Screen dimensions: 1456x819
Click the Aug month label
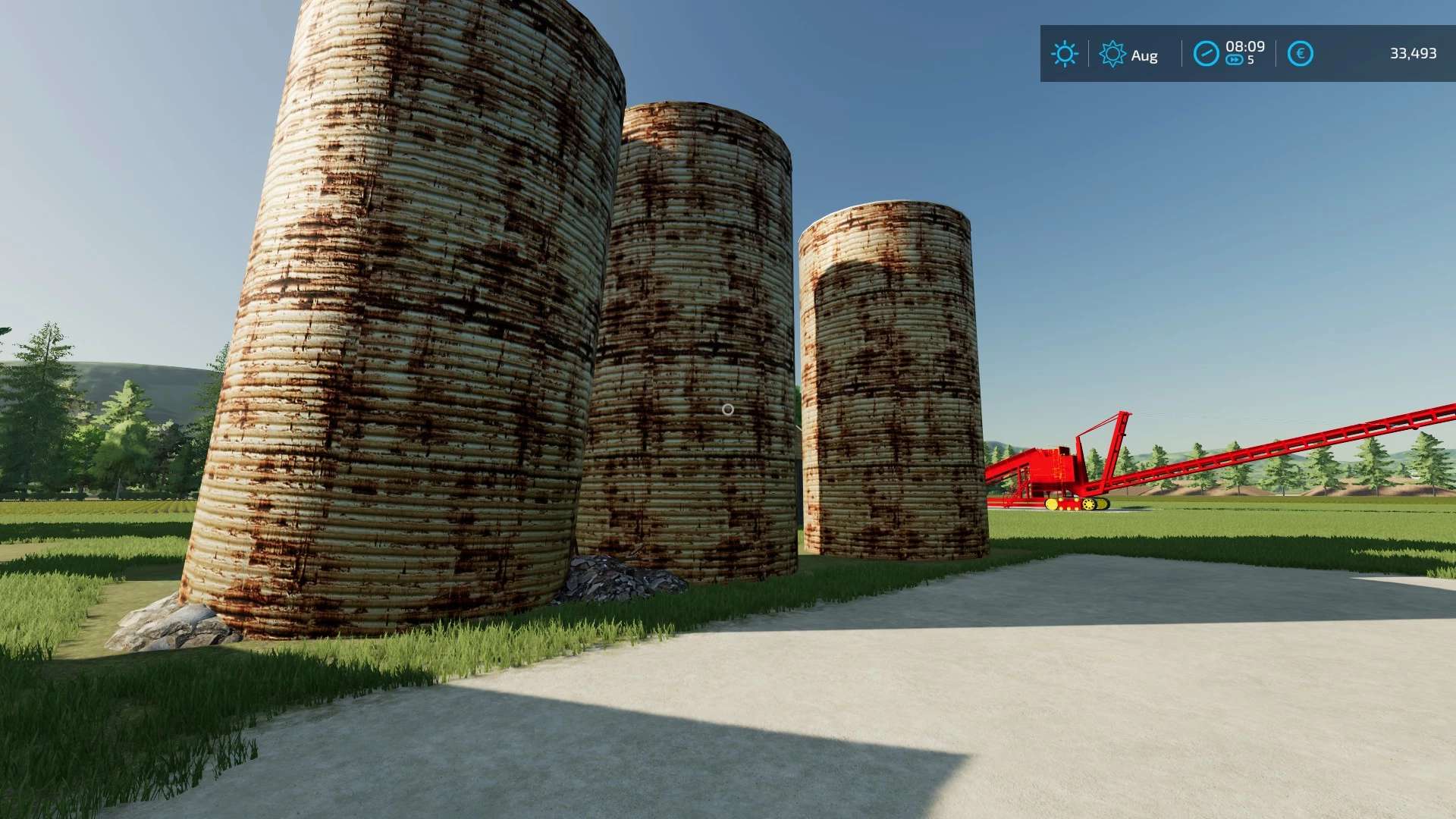click(x=1144, y=55)
